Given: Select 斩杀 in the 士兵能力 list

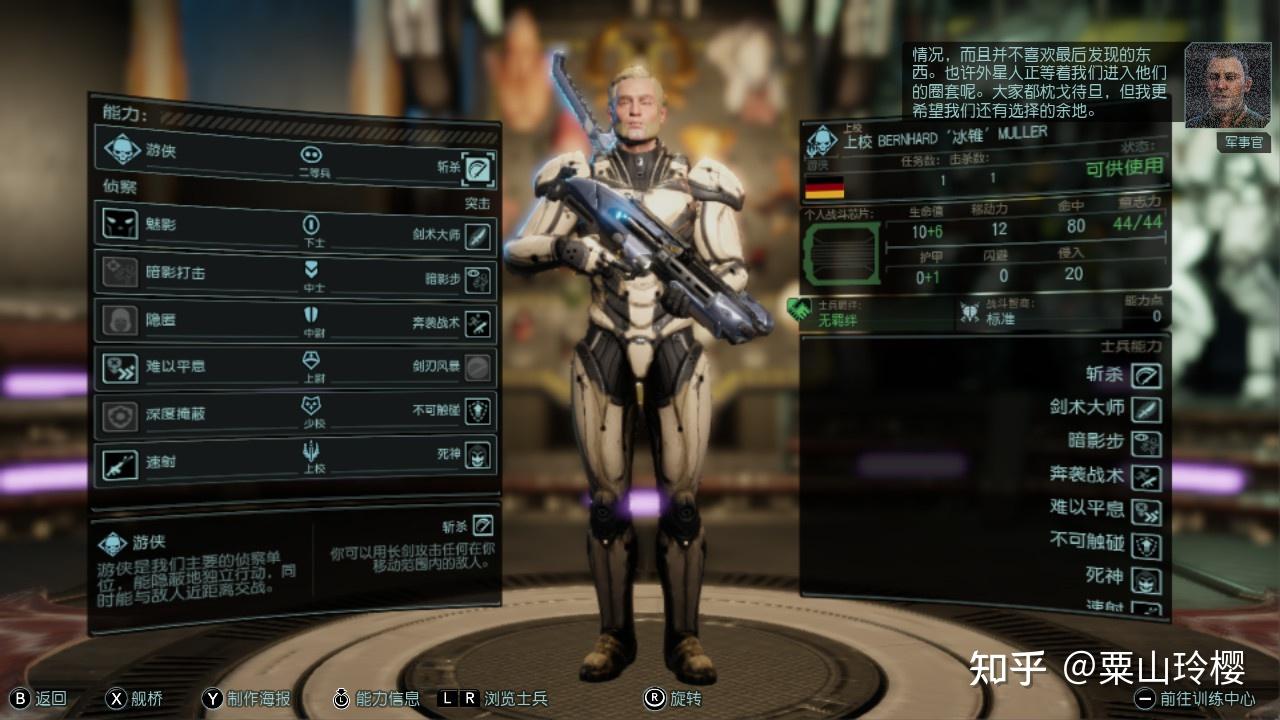Looking at the screenshot, I should point(1146,375).
